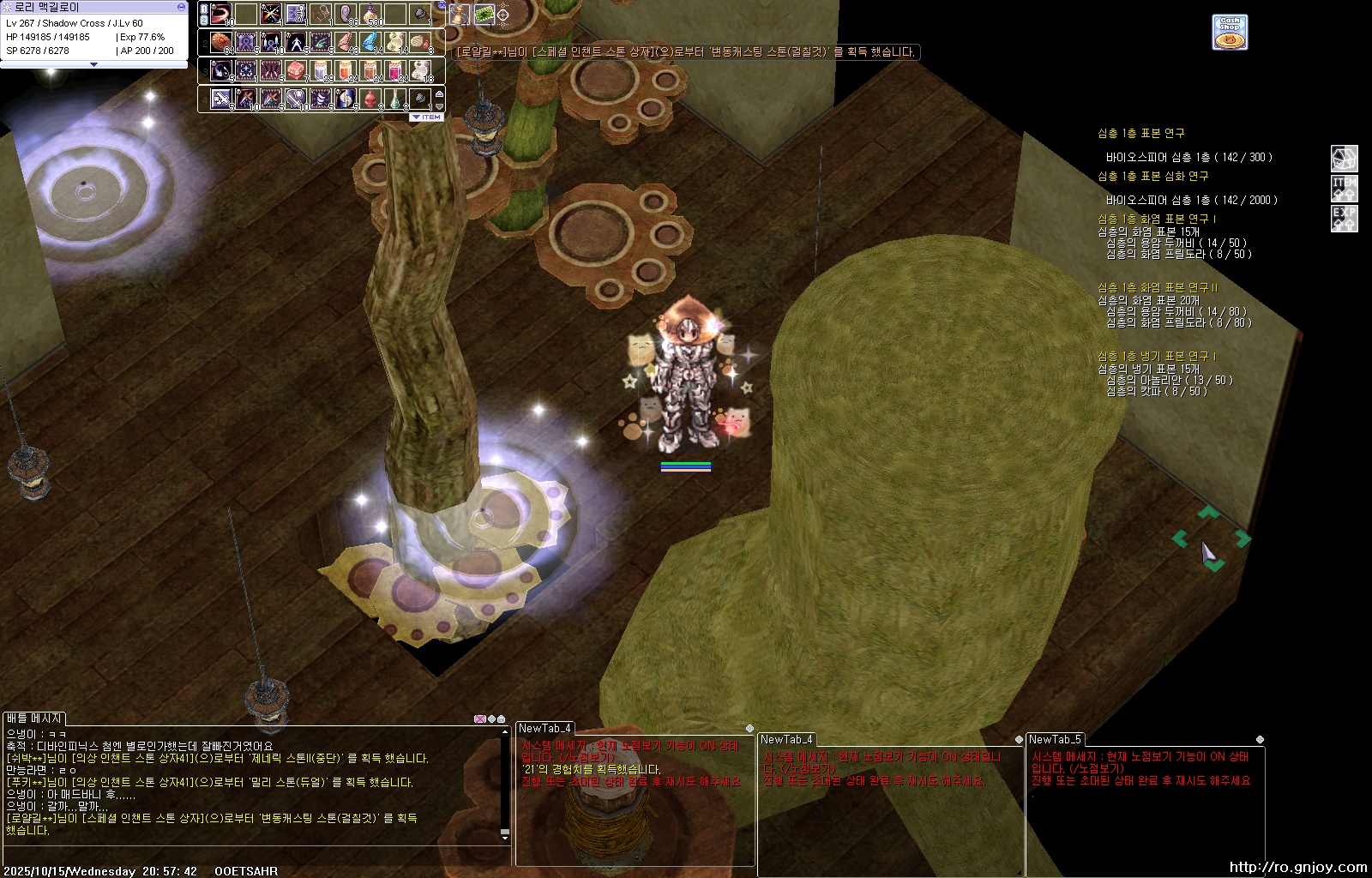Viewport: 1372px width, 878px height.
Task: Use the red gift box item
Action: pos(296,69)
